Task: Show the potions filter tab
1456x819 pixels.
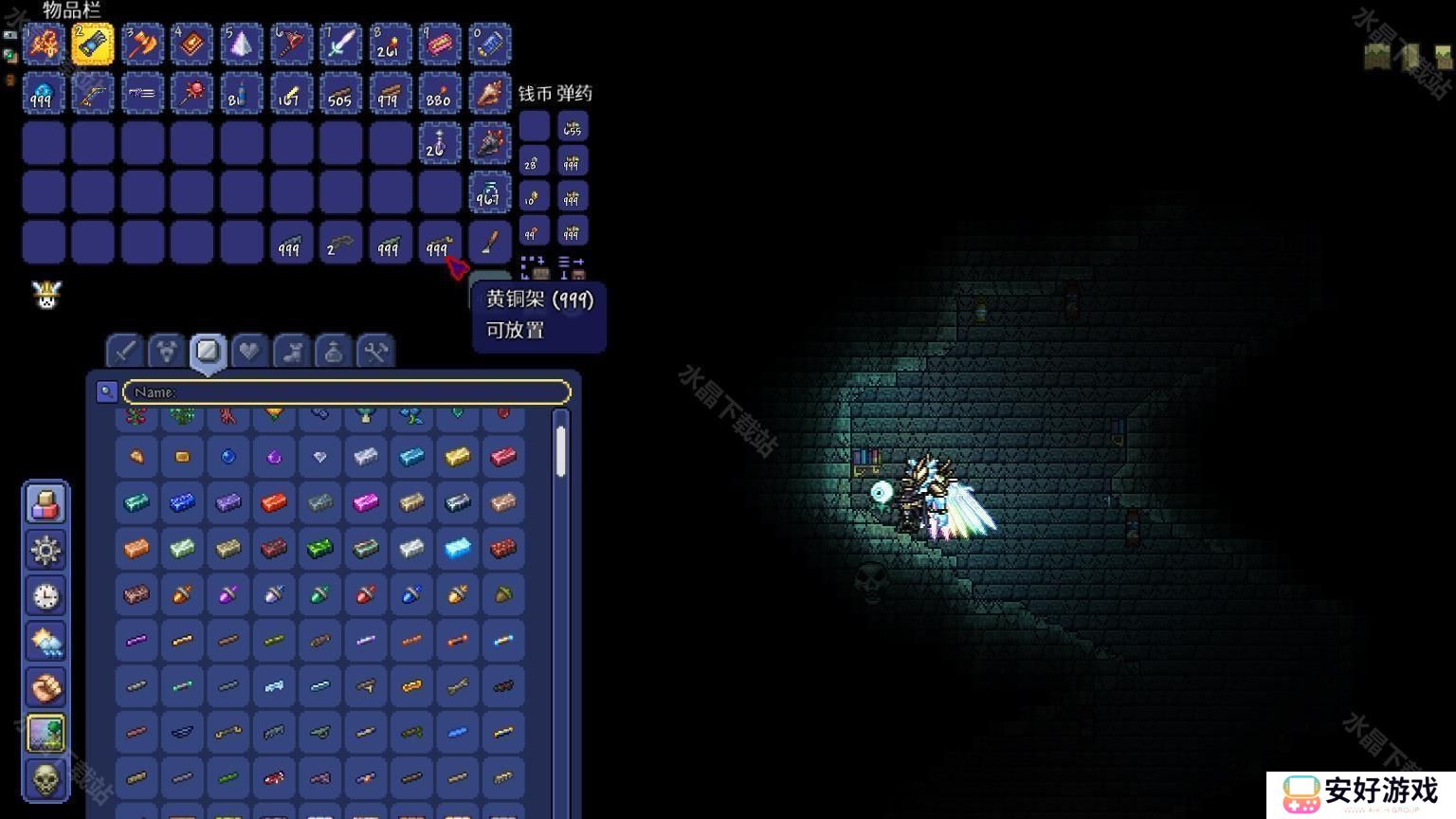Action: point(333,352)
